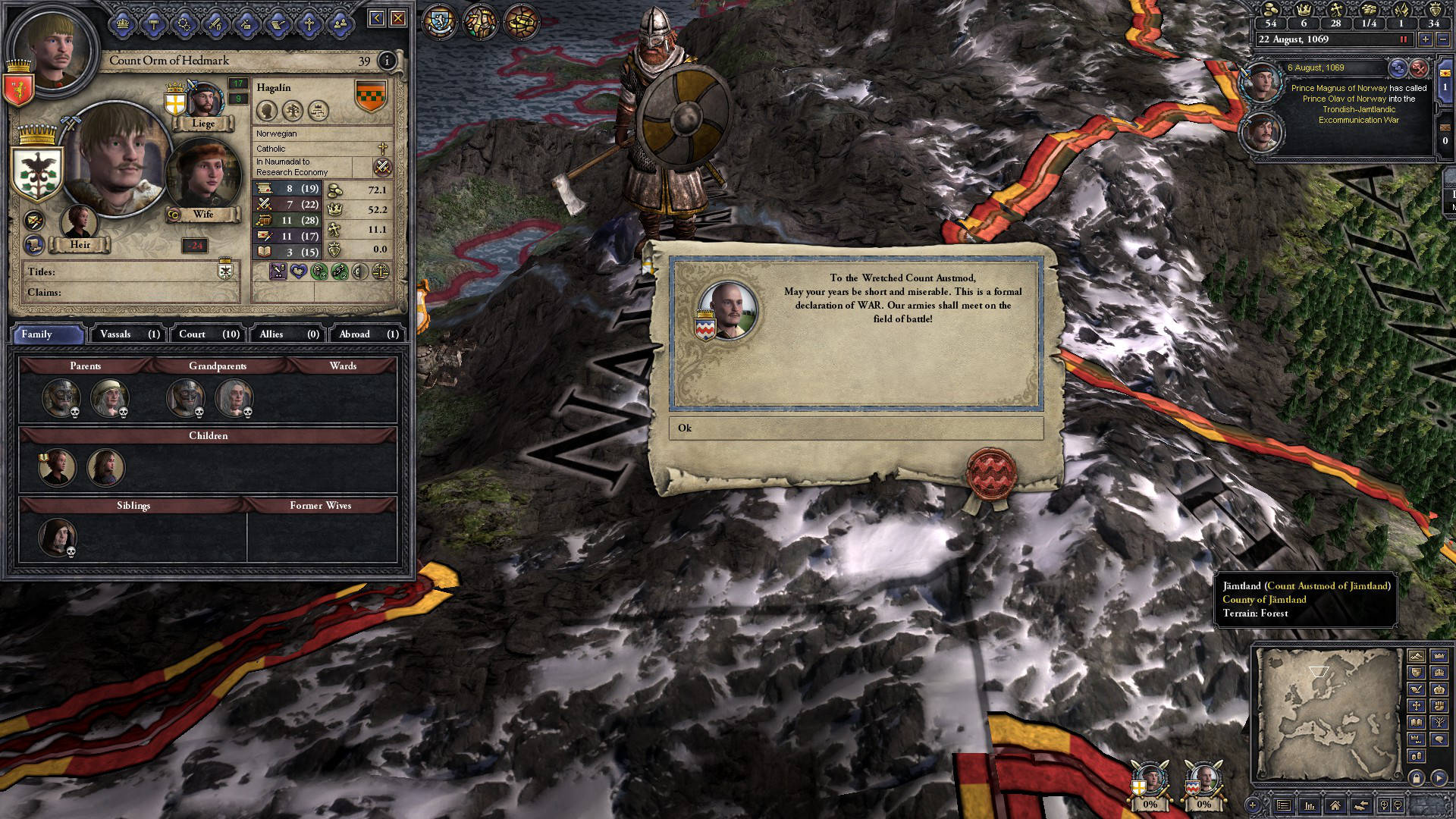Go to home with the house button

(1335, 805)
